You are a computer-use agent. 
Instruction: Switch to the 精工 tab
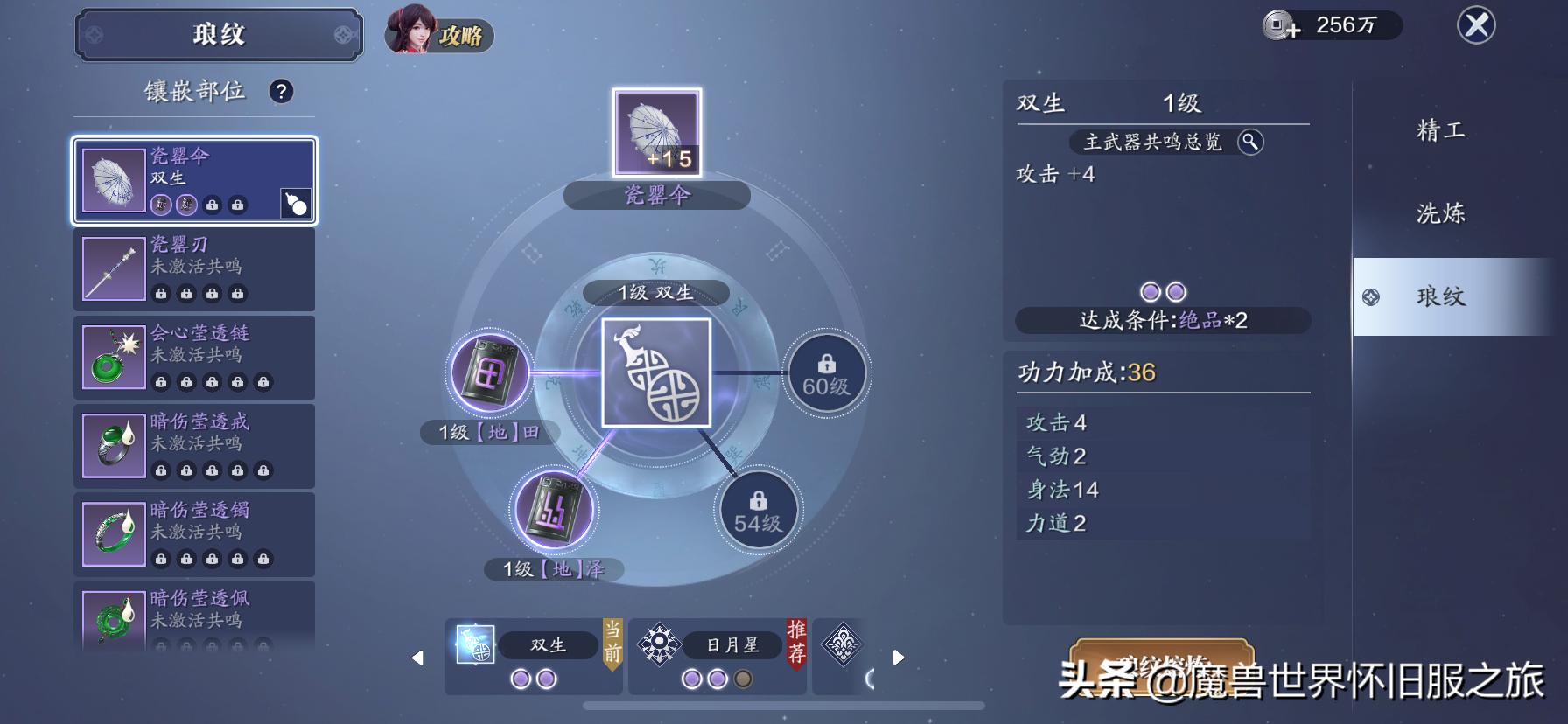1440,129
